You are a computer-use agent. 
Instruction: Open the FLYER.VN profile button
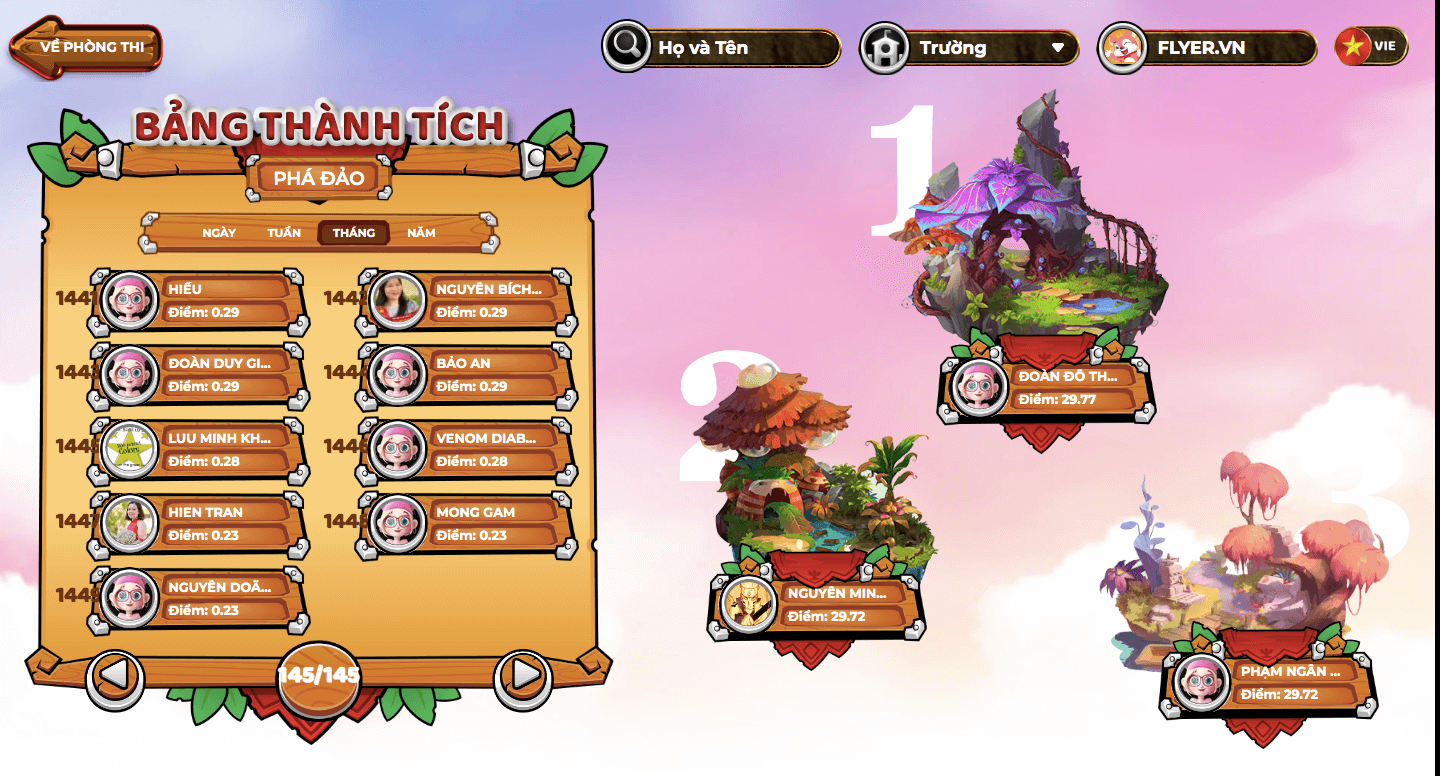[1208, 47]
